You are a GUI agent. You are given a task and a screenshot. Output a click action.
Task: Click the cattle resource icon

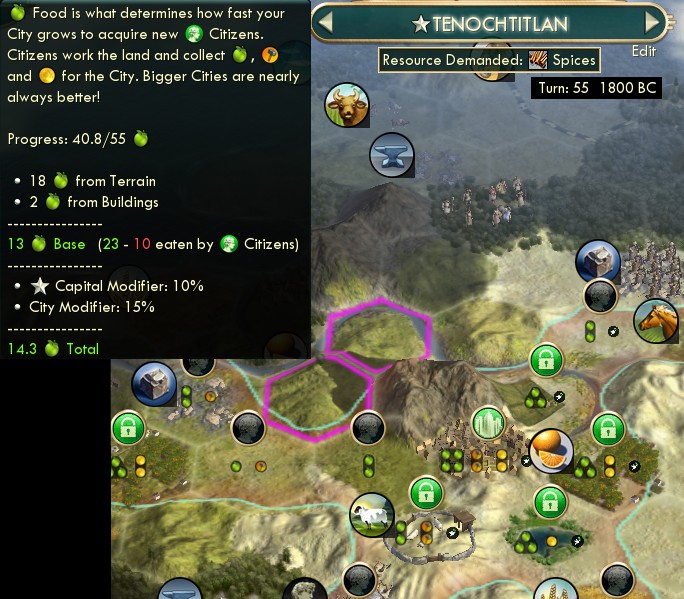point(347,104)
